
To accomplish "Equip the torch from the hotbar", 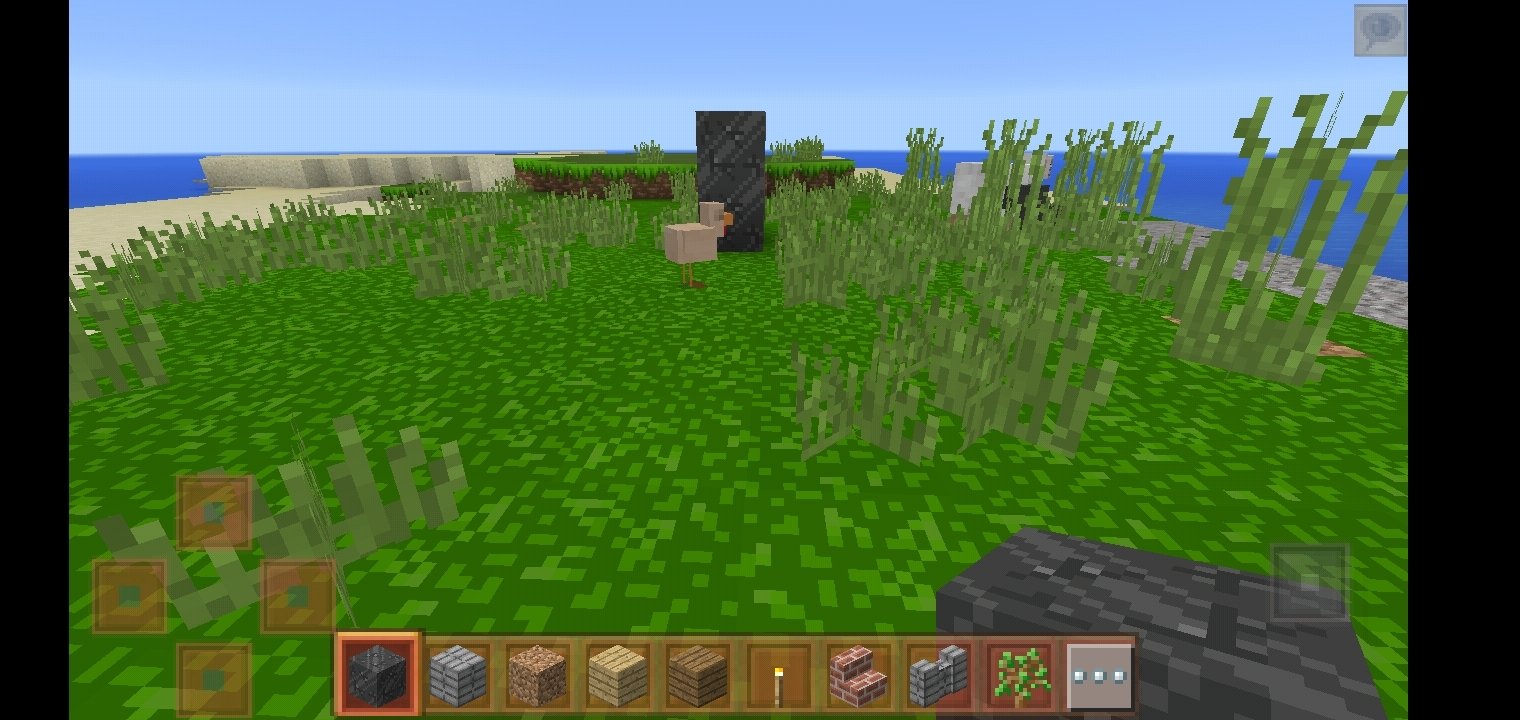I will [x=778, y=675].
